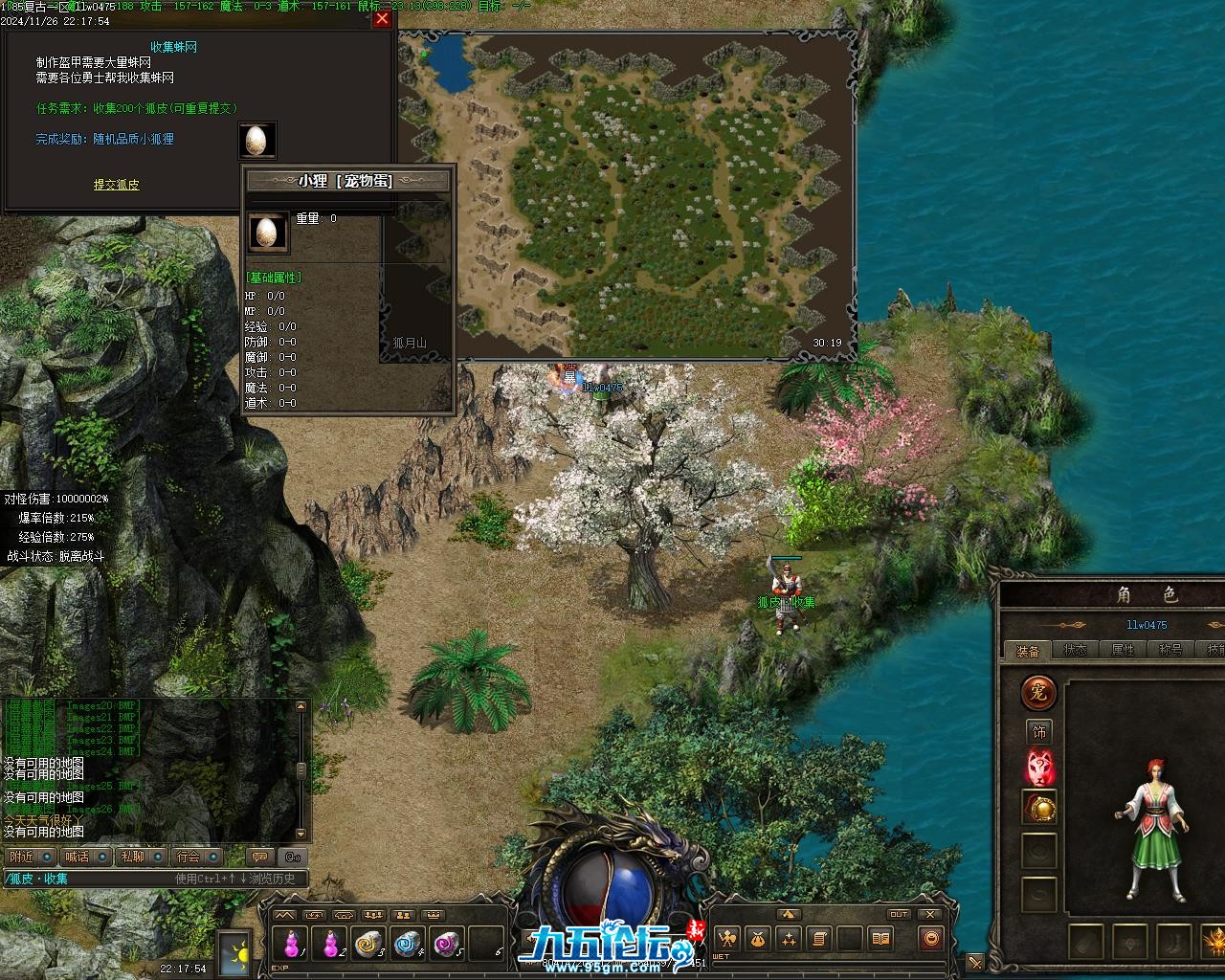Screen dimensions: 1225x980
Task: Use the purple spiral scroll in slot 5
Action: click(x=446, y=944)
